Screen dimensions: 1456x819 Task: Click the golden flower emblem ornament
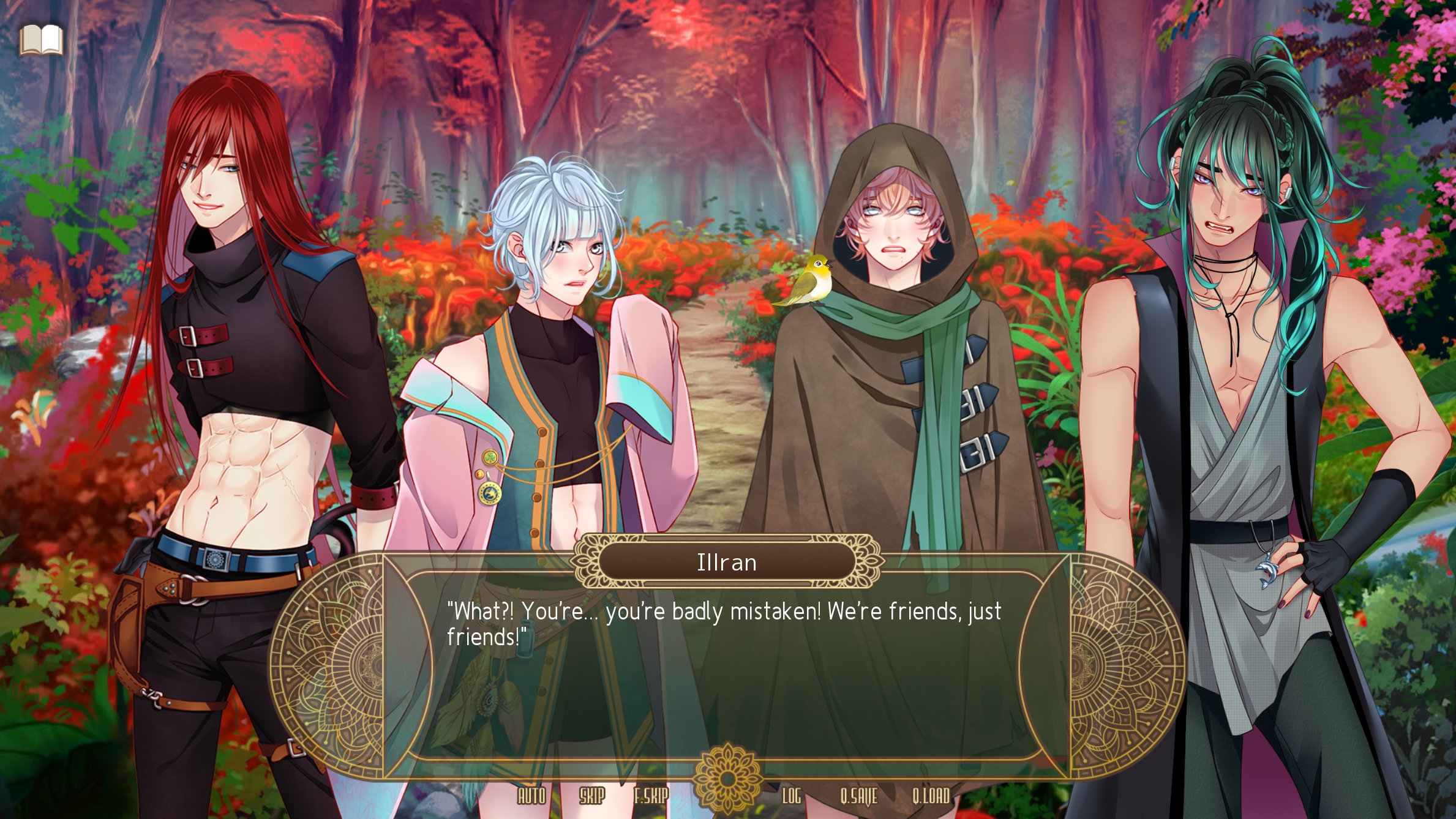tap(727, 778)
